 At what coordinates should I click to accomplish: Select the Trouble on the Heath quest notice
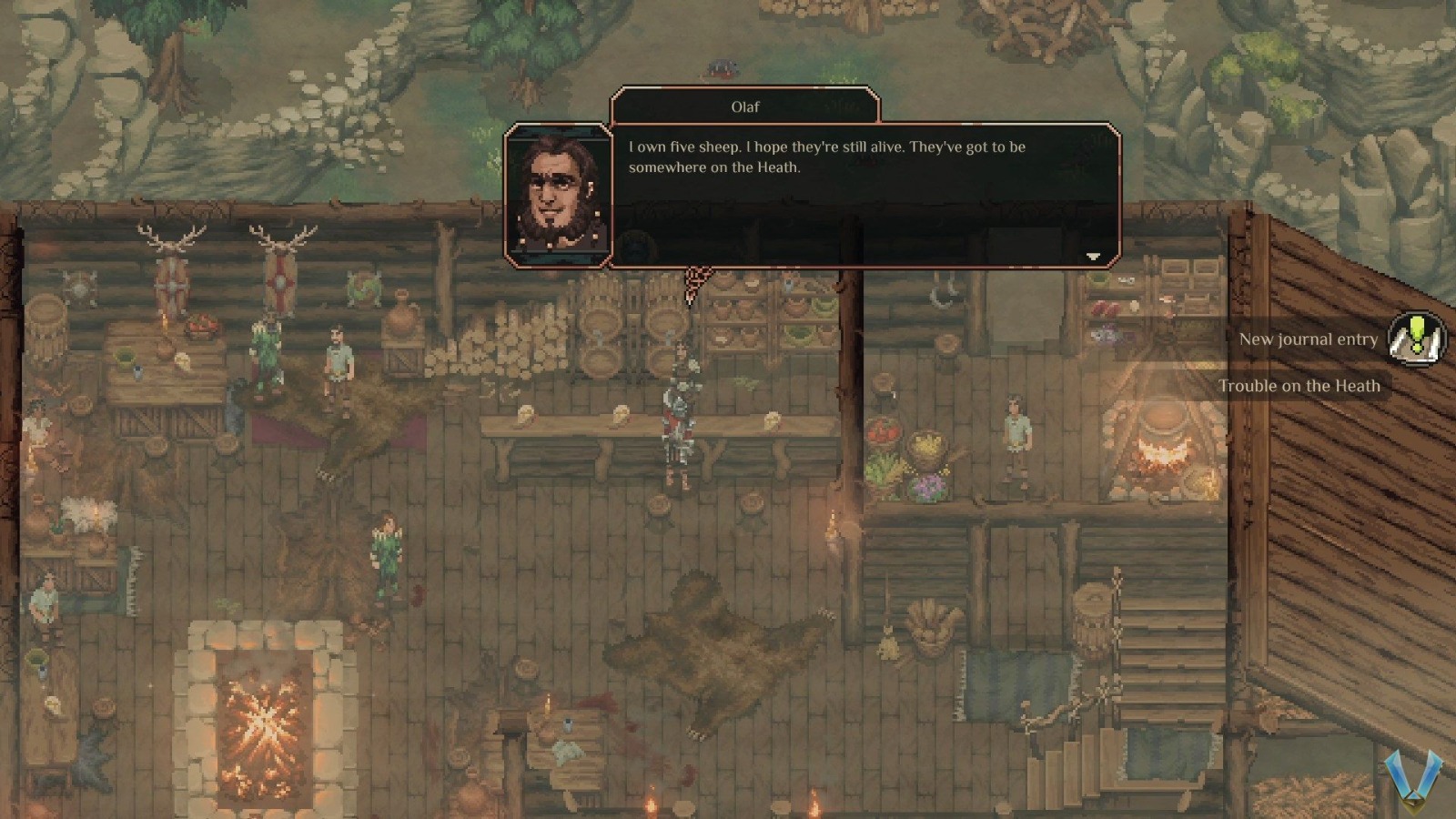(x=1299, y=386)
